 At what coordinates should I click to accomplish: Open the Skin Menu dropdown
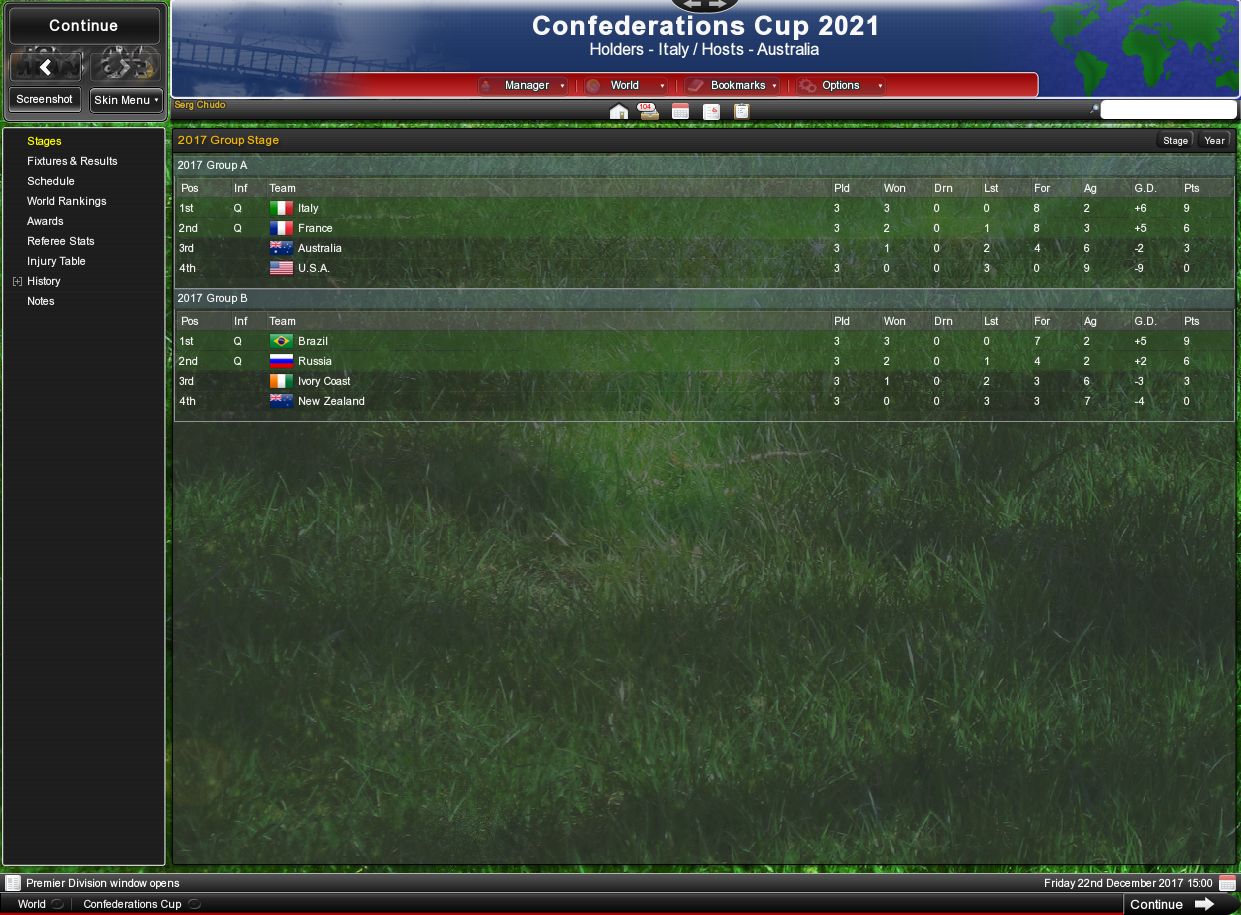[126, 100]
